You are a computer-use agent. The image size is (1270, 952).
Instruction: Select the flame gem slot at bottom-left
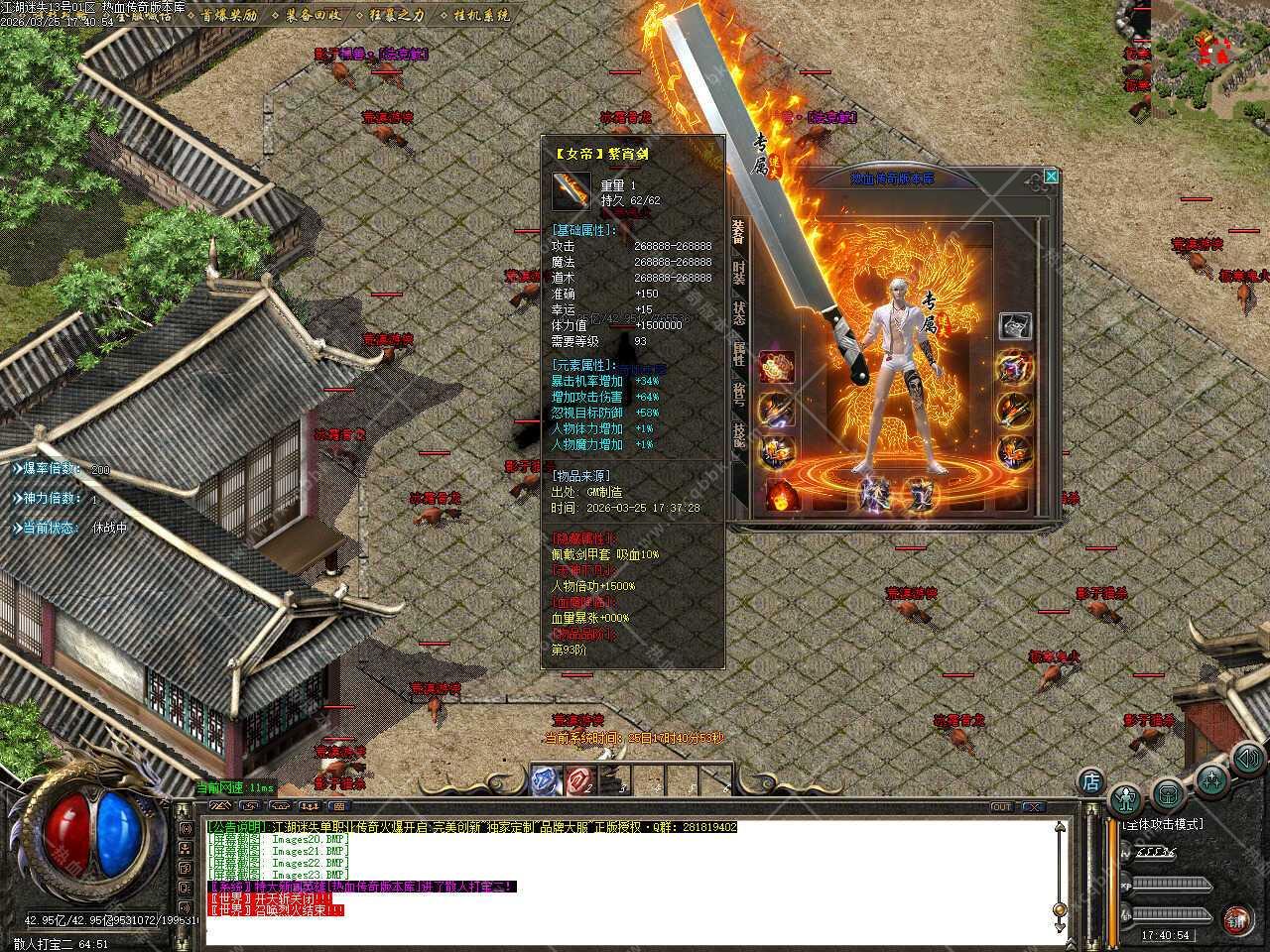(x=778, y=495)
